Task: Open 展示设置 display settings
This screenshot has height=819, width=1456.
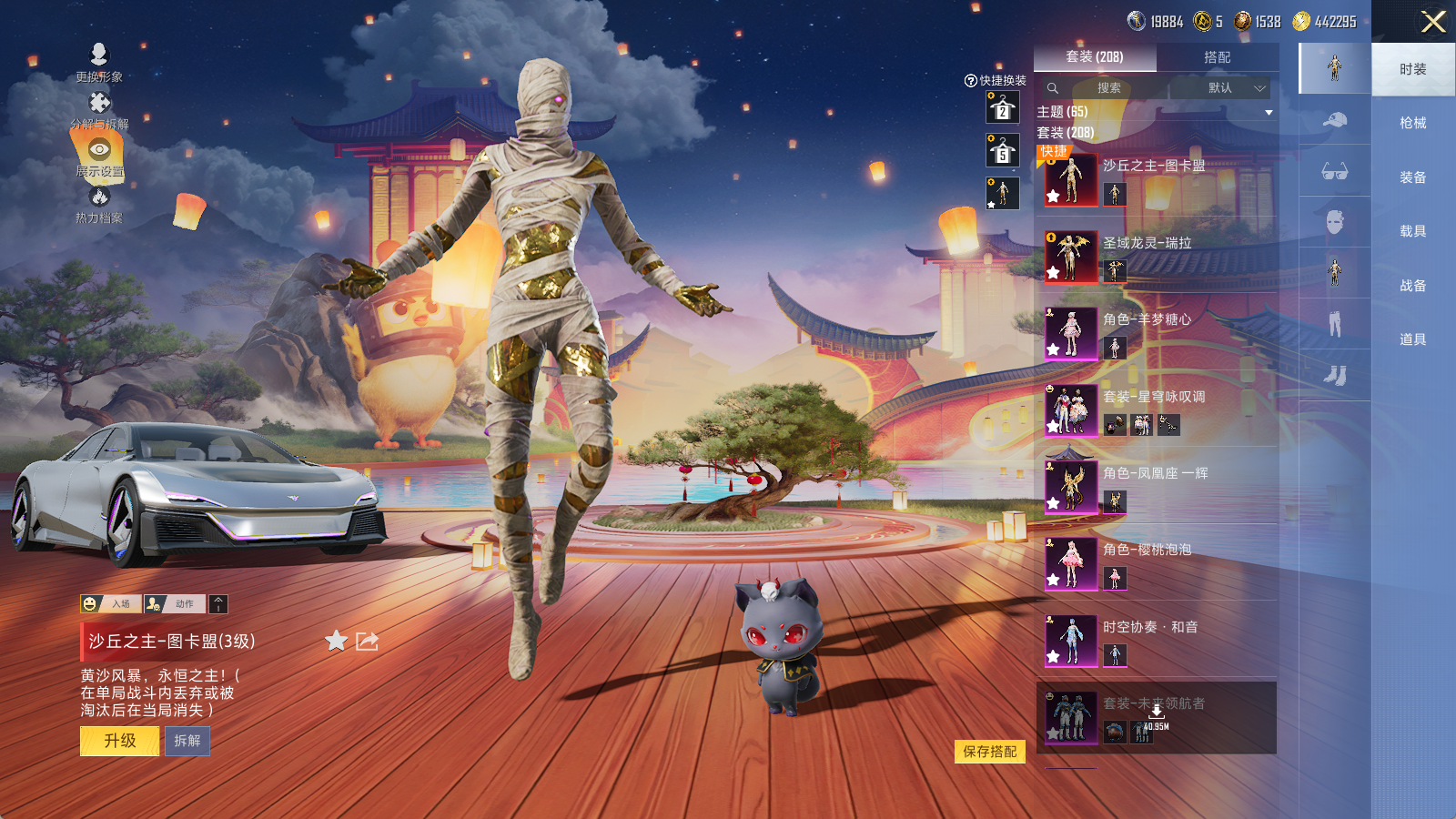Action: click(99, 156)
